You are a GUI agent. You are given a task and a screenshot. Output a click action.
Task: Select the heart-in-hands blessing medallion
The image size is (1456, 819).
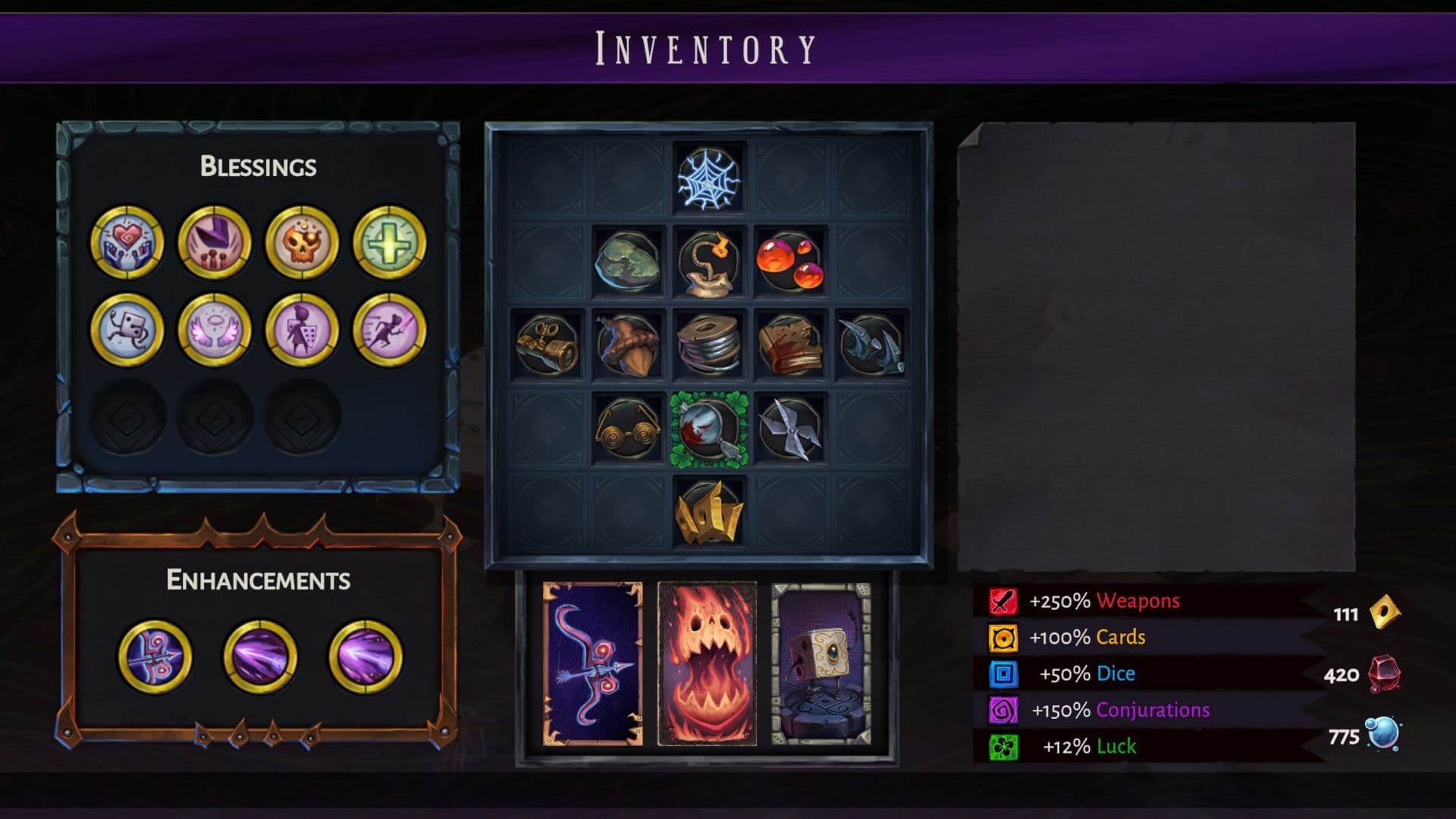coord(127,243)
